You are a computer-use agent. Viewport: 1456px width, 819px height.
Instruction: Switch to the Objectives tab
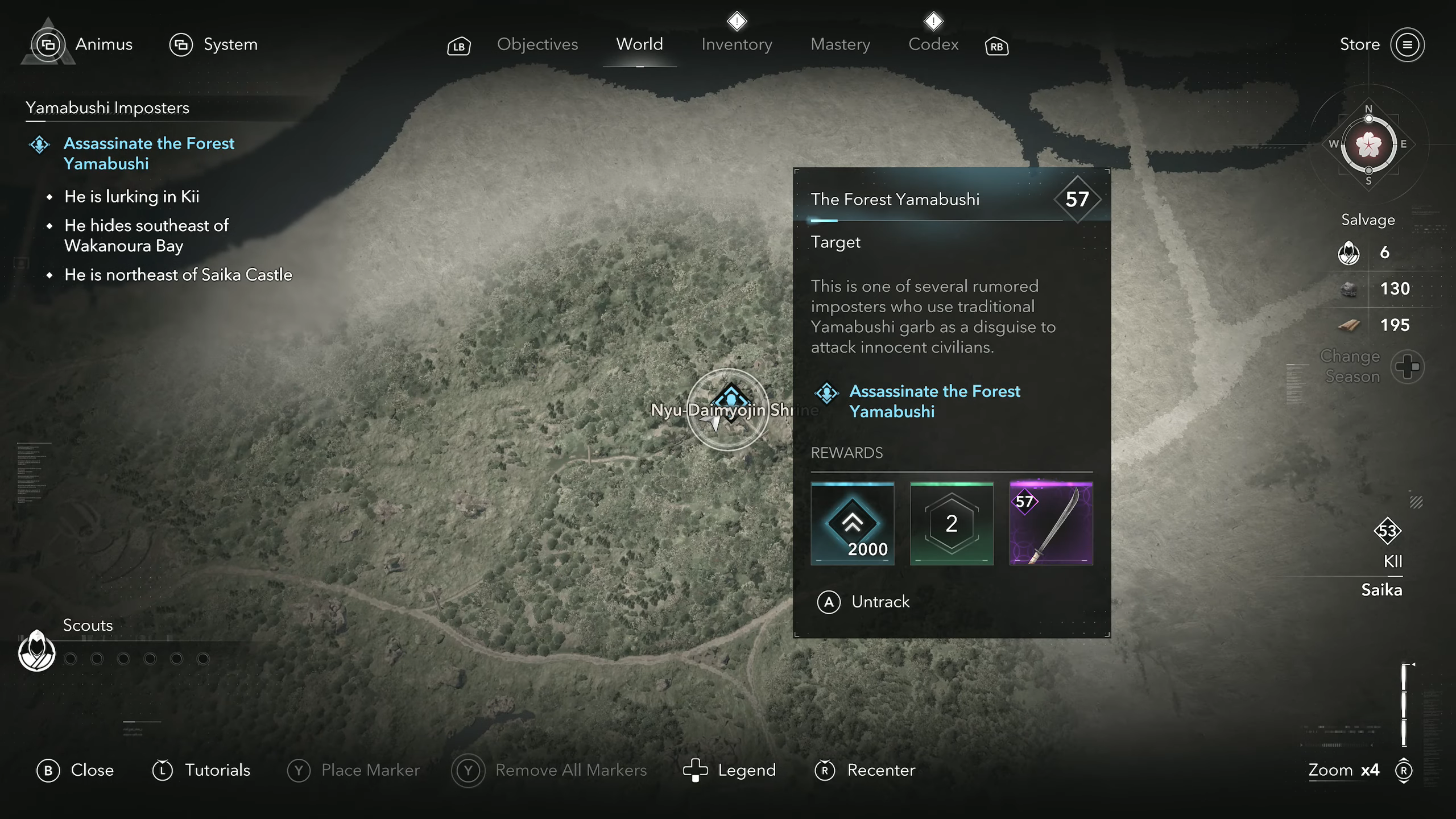pyautogui.click(x=537, y=44)
